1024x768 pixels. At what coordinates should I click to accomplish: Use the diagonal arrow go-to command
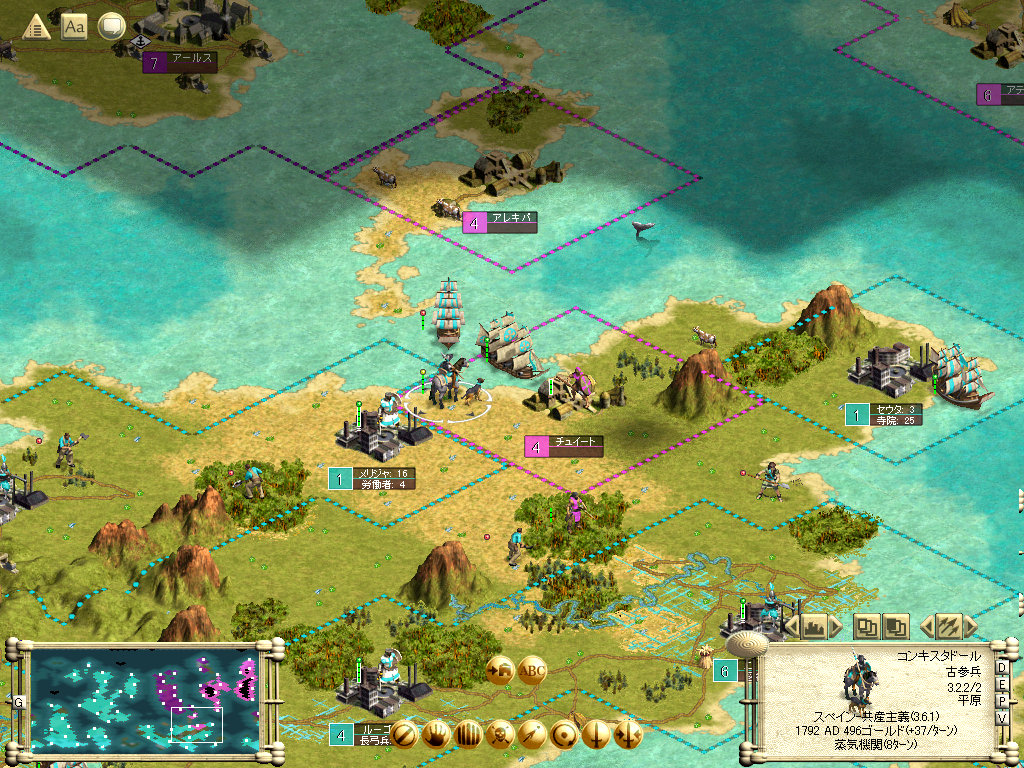coord(532,735)
